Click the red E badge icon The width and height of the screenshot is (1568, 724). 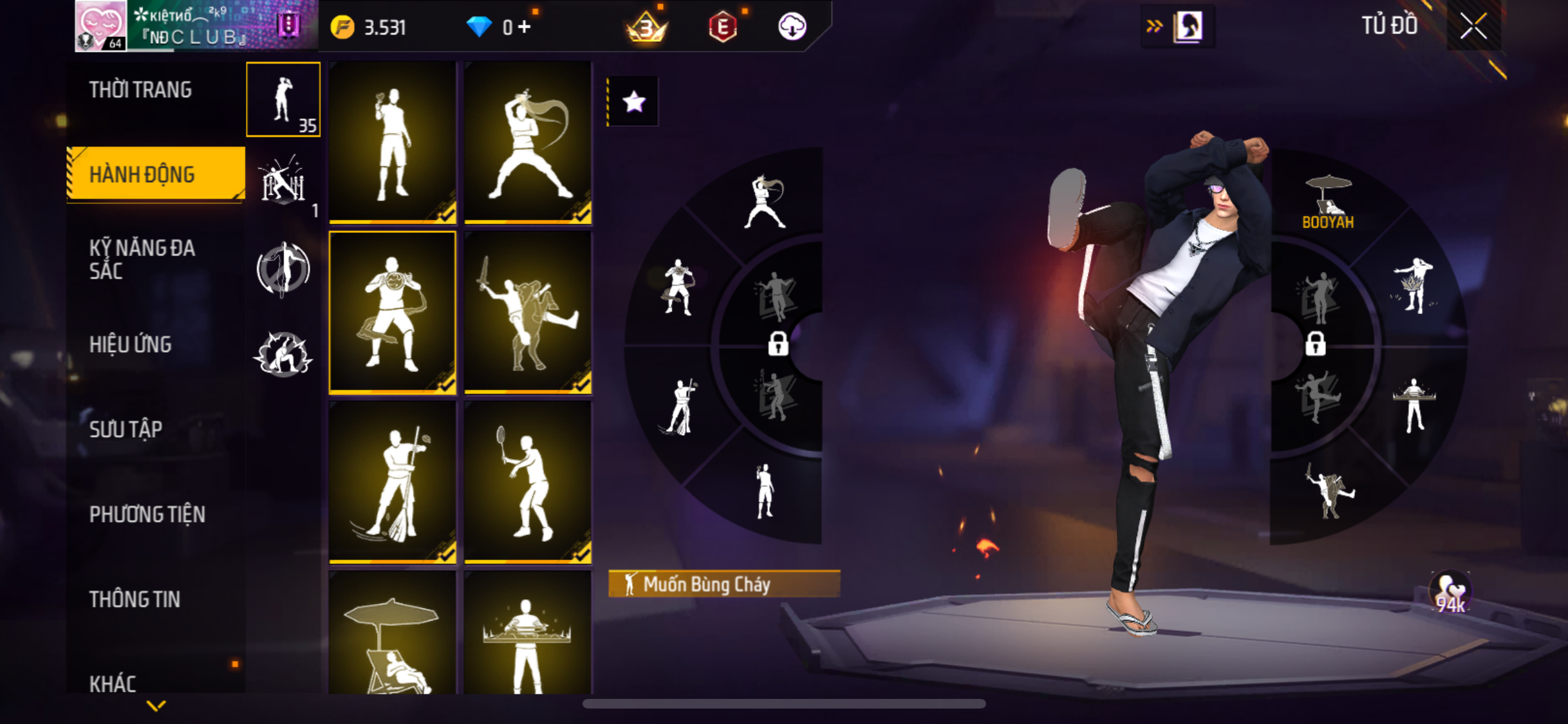click(x=723, y=27)
